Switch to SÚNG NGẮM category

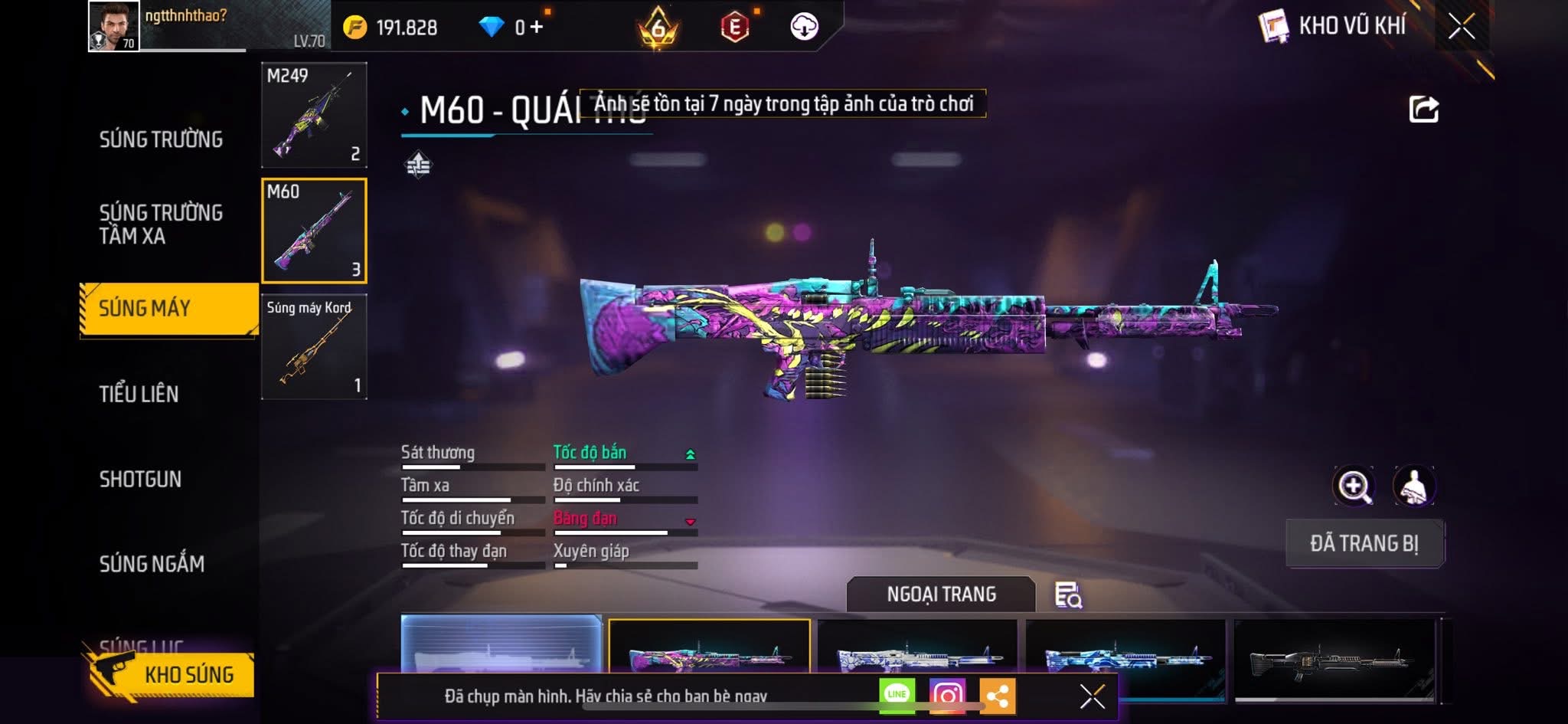coord(152,564)
